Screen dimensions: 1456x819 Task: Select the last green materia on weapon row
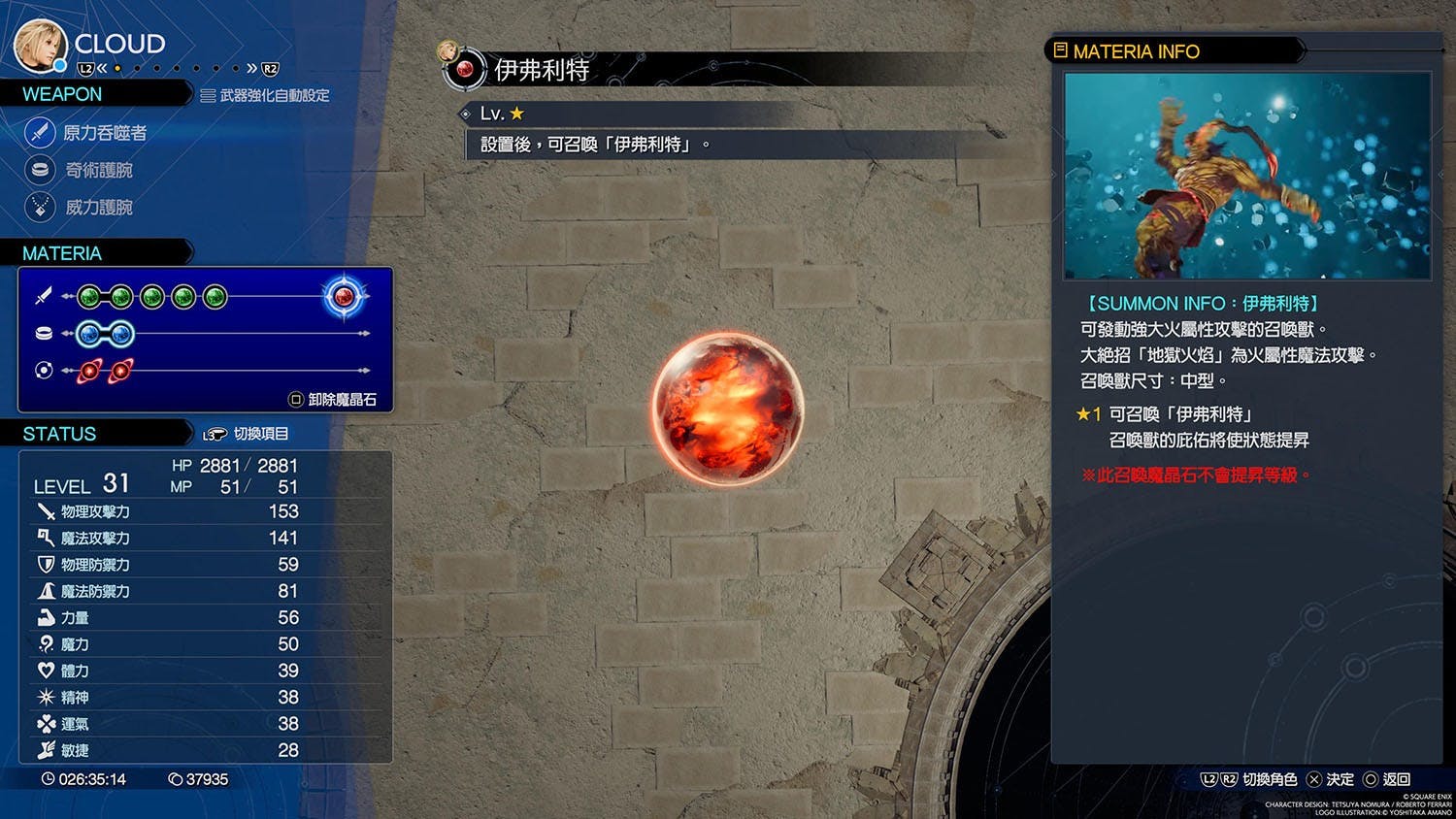[x=215, y=296]
